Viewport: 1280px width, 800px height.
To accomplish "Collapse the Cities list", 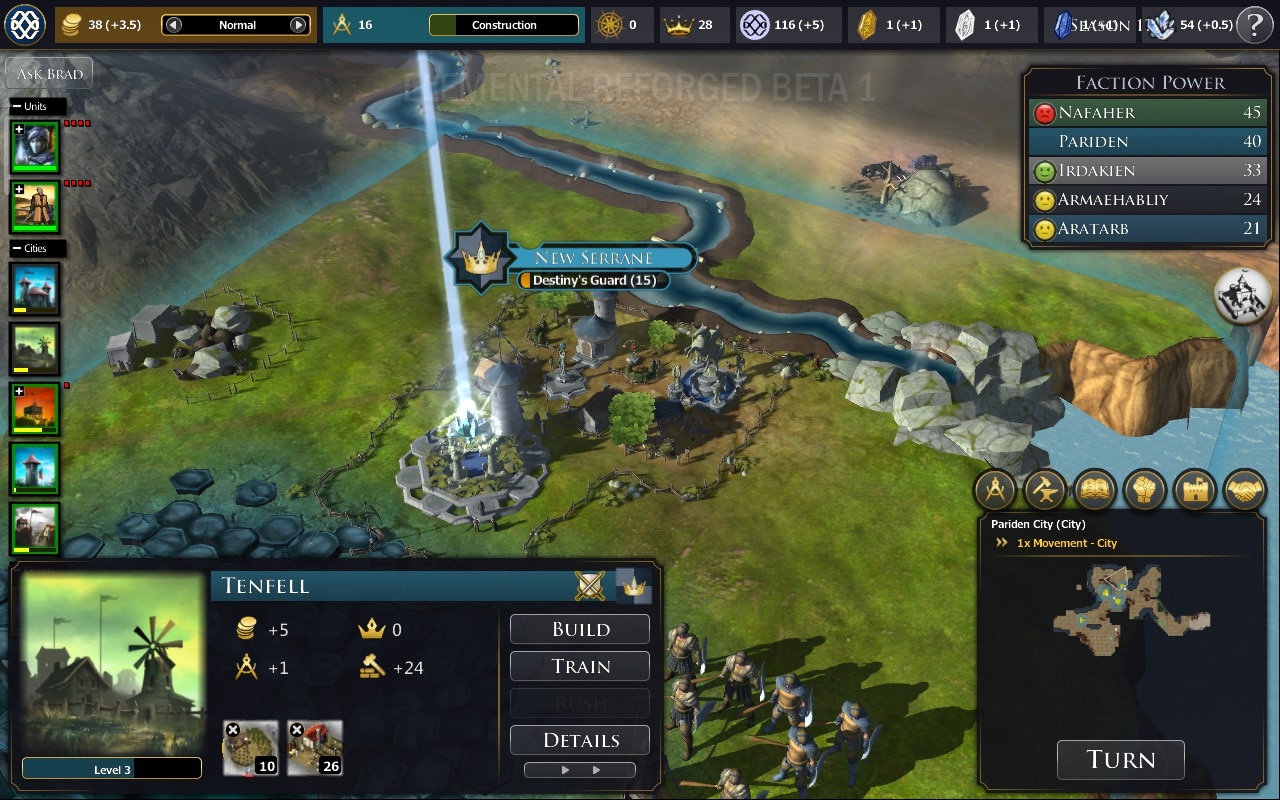I will (17, 248).
